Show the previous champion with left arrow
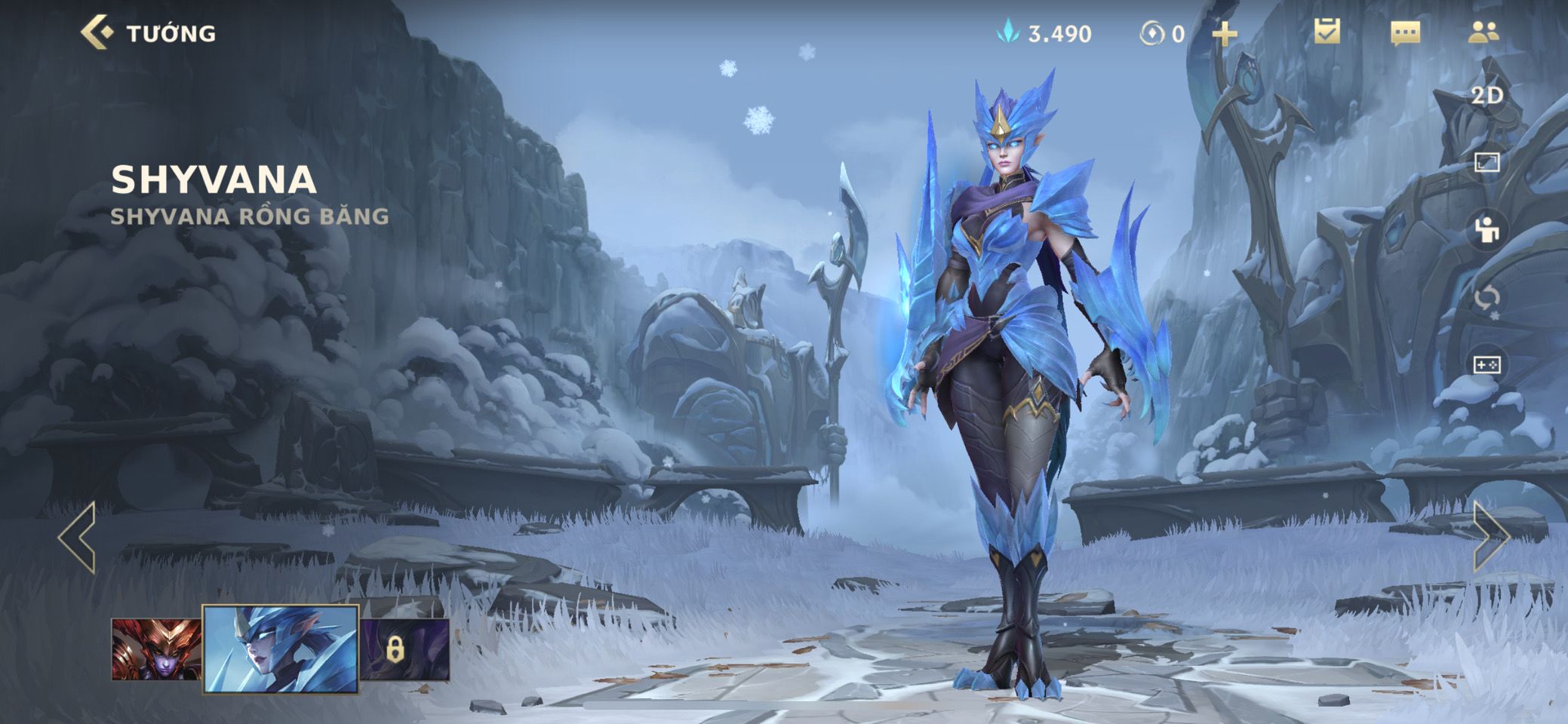The width and height of the screenshot is (1568, 724). (78, 537)
